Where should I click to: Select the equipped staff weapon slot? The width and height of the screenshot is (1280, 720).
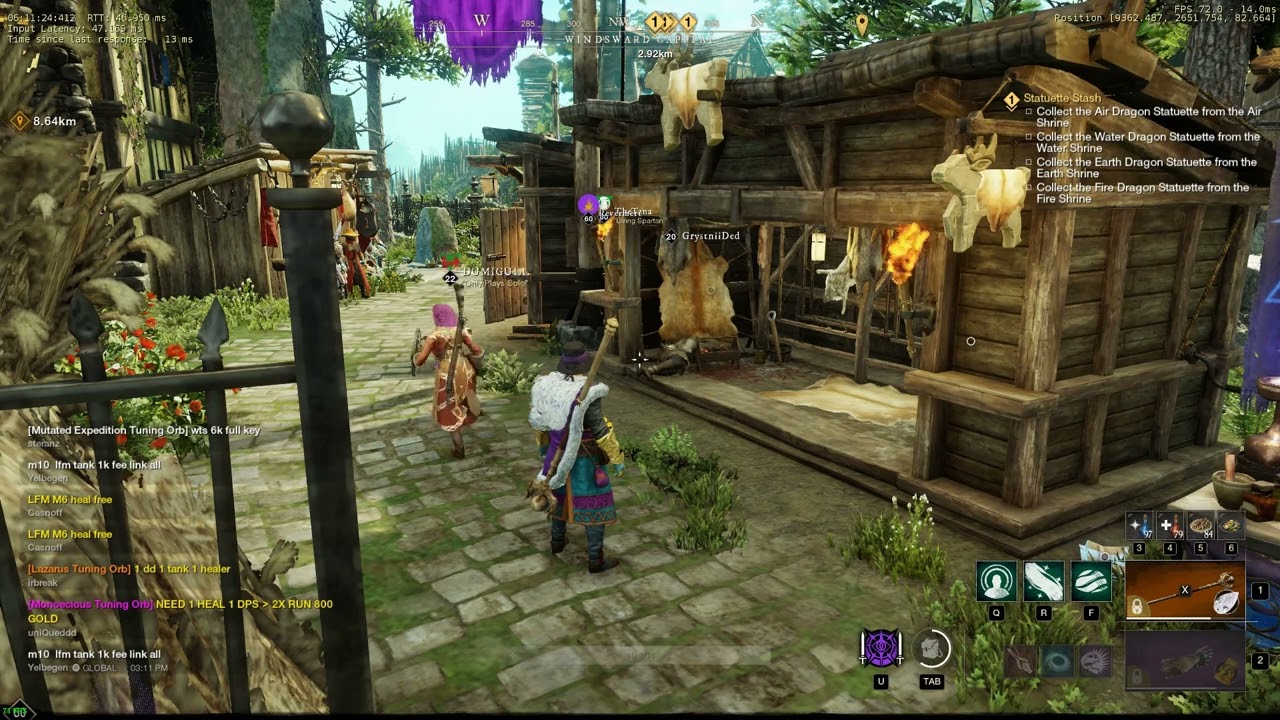point(1185,592)
